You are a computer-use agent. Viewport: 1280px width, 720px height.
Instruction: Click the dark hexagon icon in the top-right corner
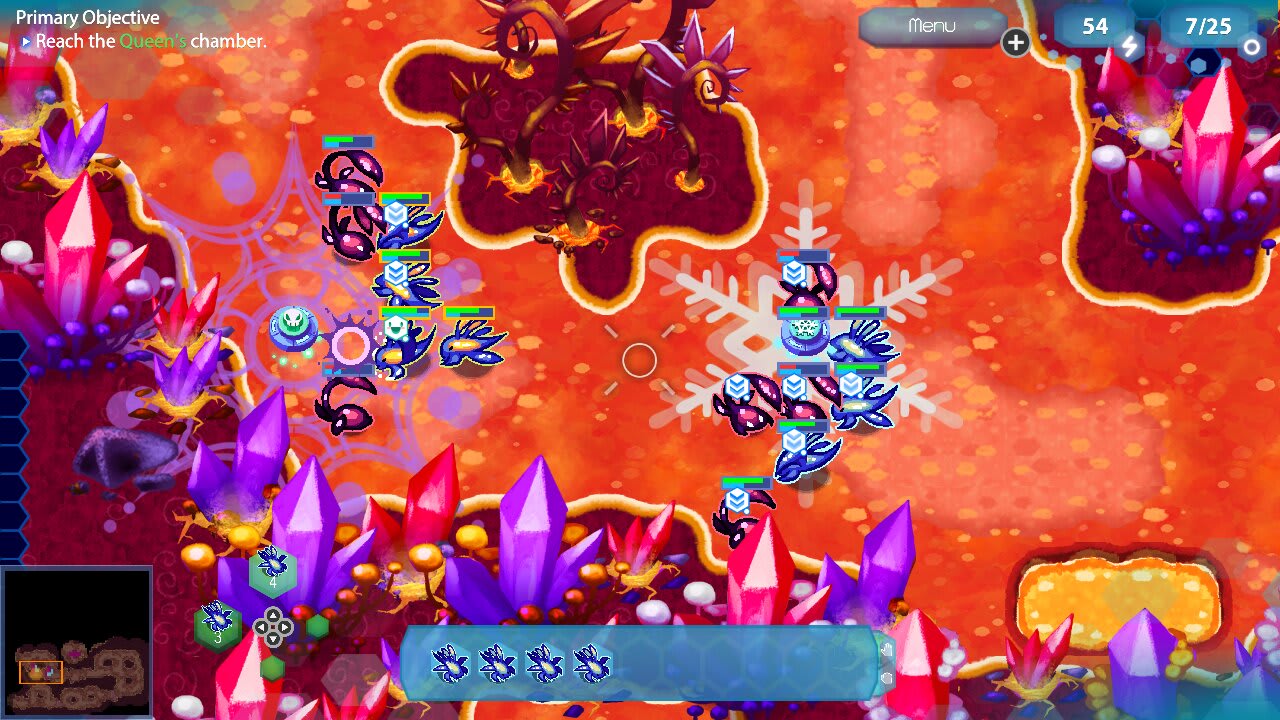(1204, 63)
